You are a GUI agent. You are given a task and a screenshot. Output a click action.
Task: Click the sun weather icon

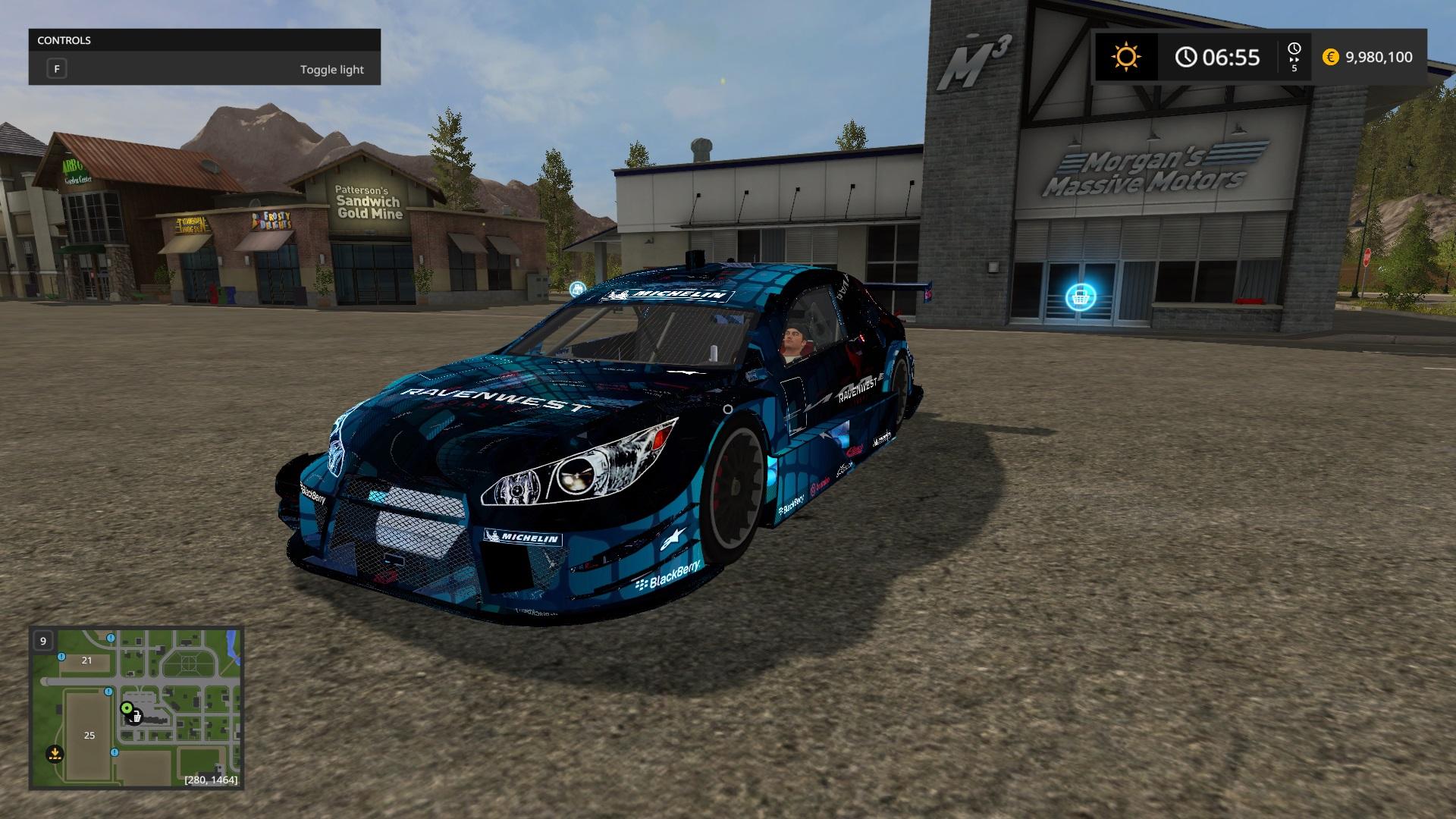(1125, 57)
